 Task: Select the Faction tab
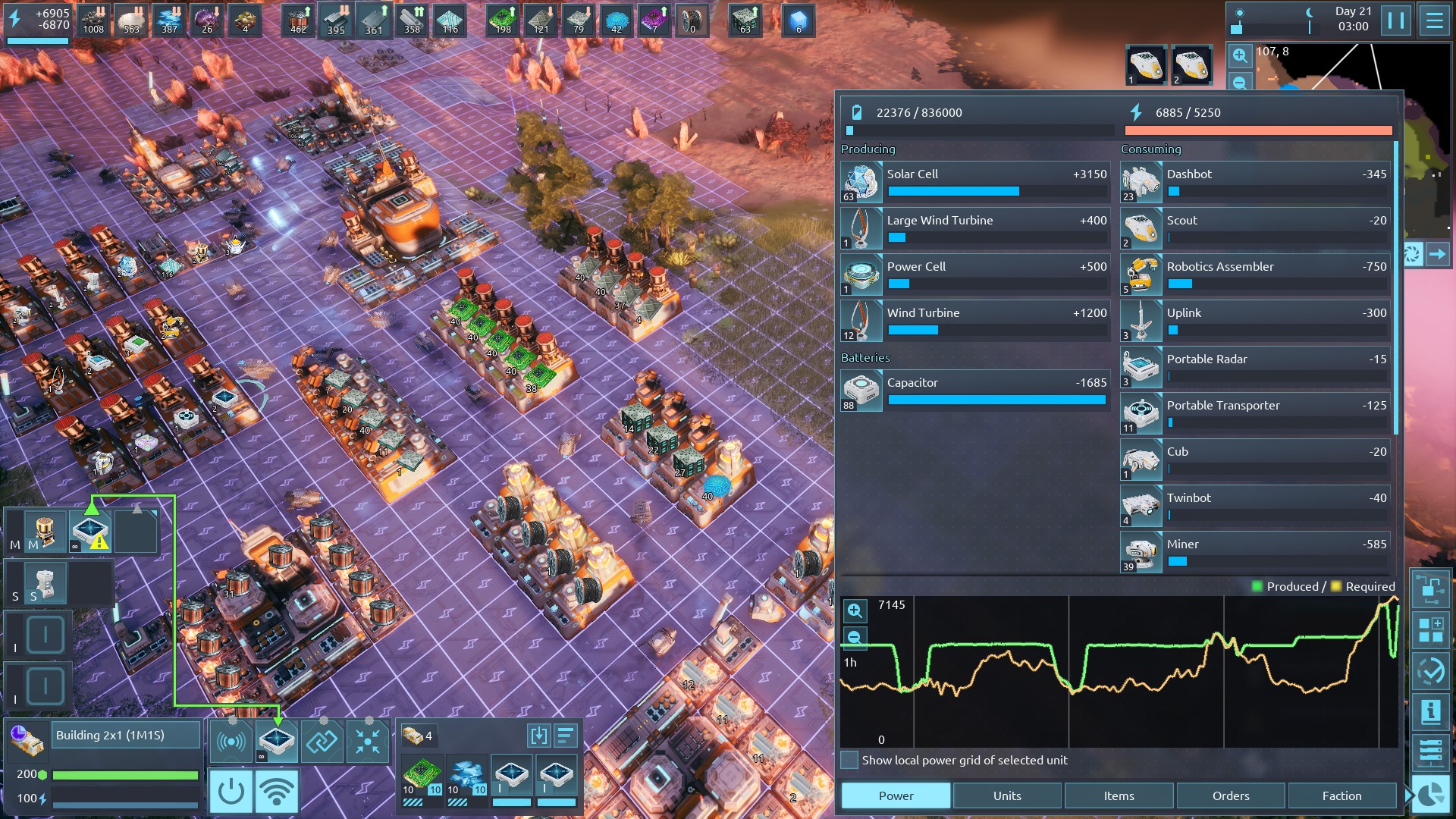pos(1341,795)
